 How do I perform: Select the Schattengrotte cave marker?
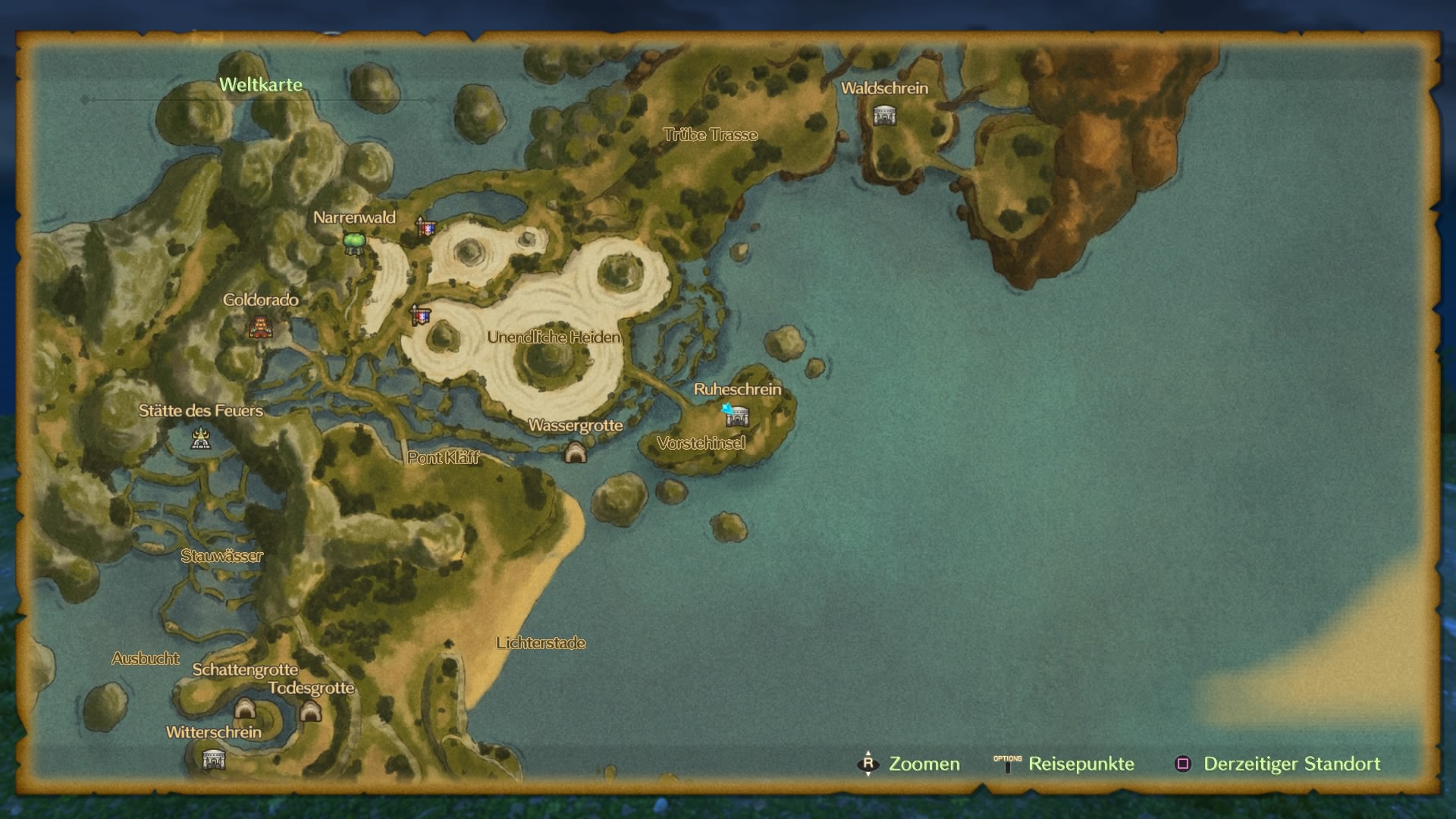[x=244, y=709]
